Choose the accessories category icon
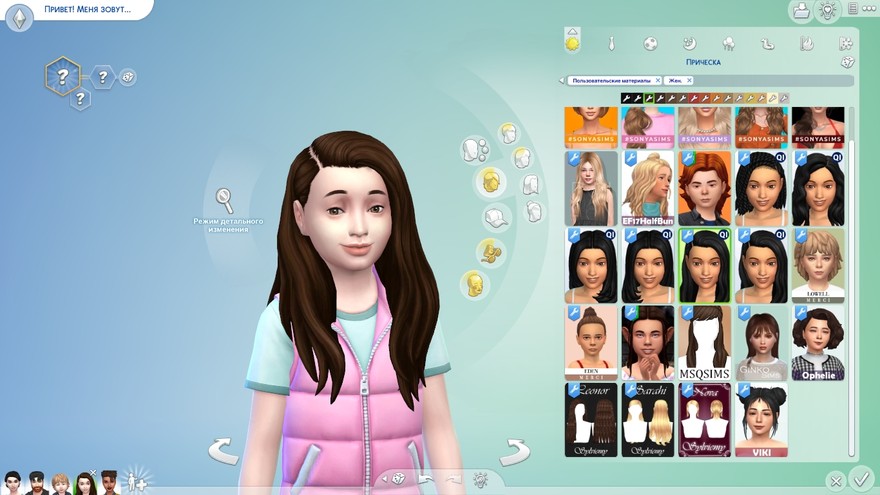This screenshot has height=495, width=880. (487, 251)
